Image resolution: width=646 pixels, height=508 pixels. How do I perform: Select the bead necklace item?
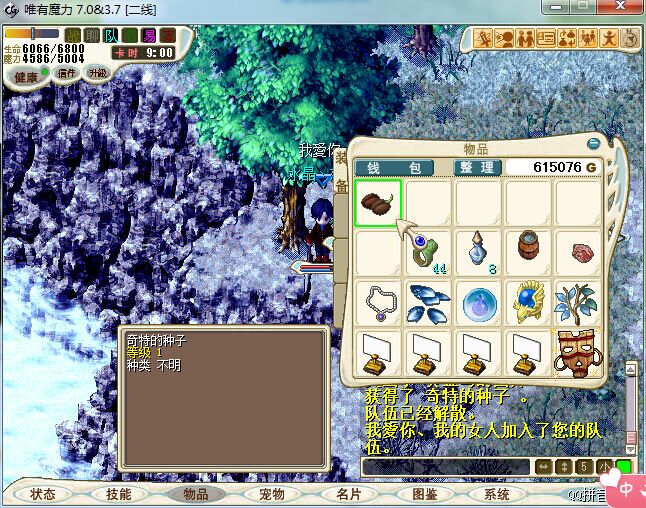pos(378,301)
